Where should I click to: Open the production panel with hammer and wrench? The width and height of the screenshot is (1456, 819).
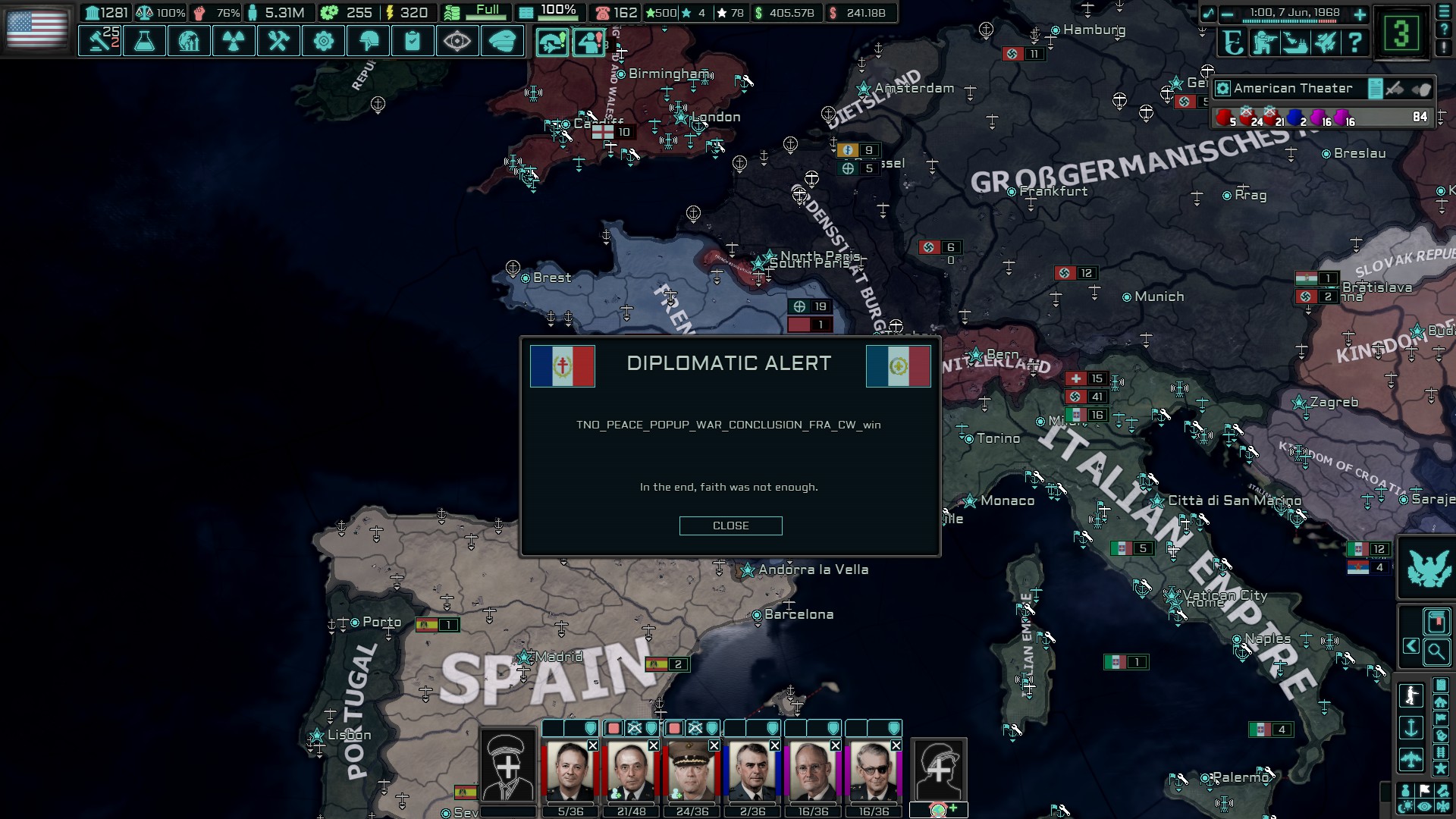278,42
